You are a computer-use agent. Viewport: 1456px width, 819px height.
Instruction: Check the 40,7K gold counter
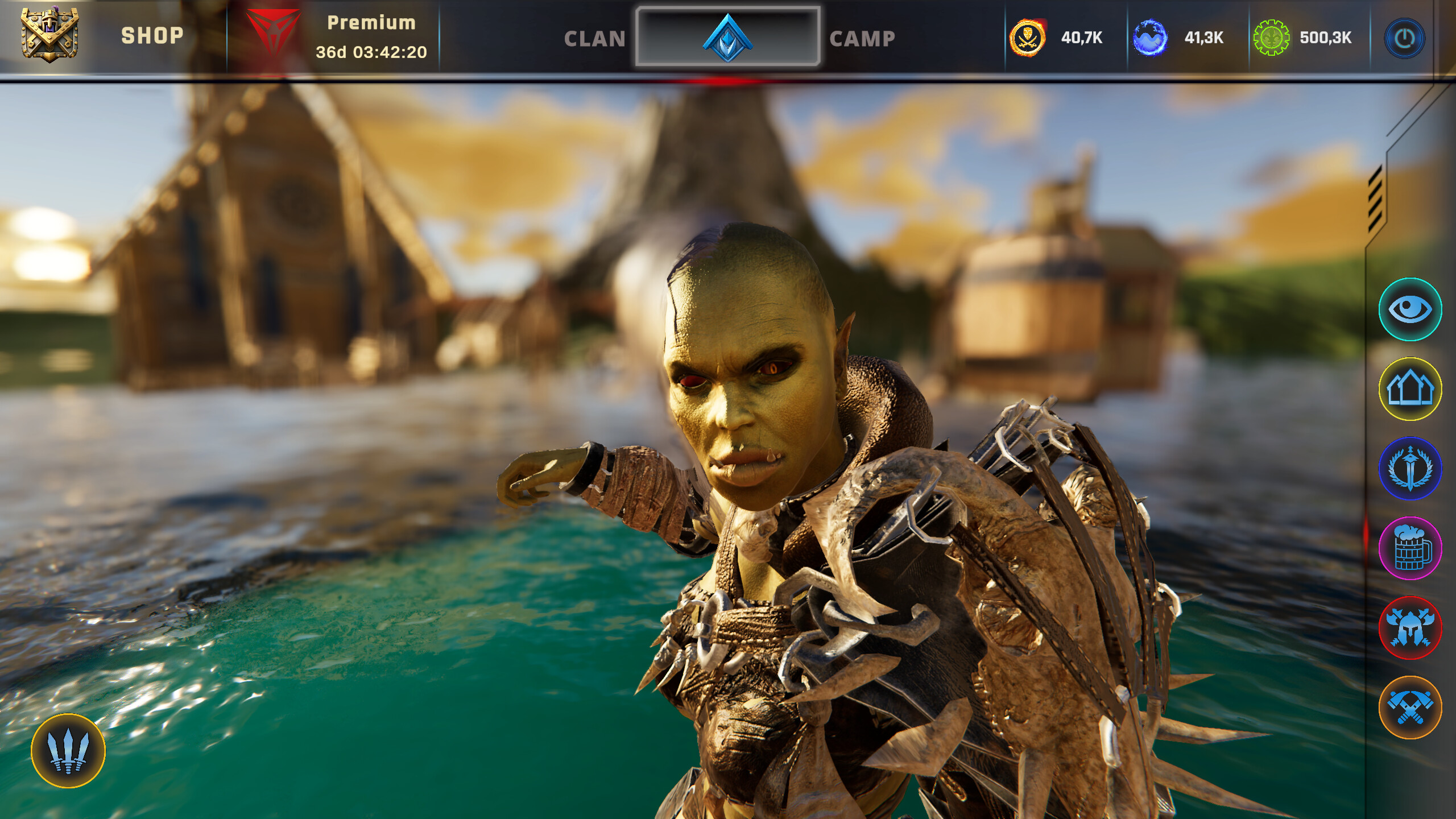coord(1082,38)
